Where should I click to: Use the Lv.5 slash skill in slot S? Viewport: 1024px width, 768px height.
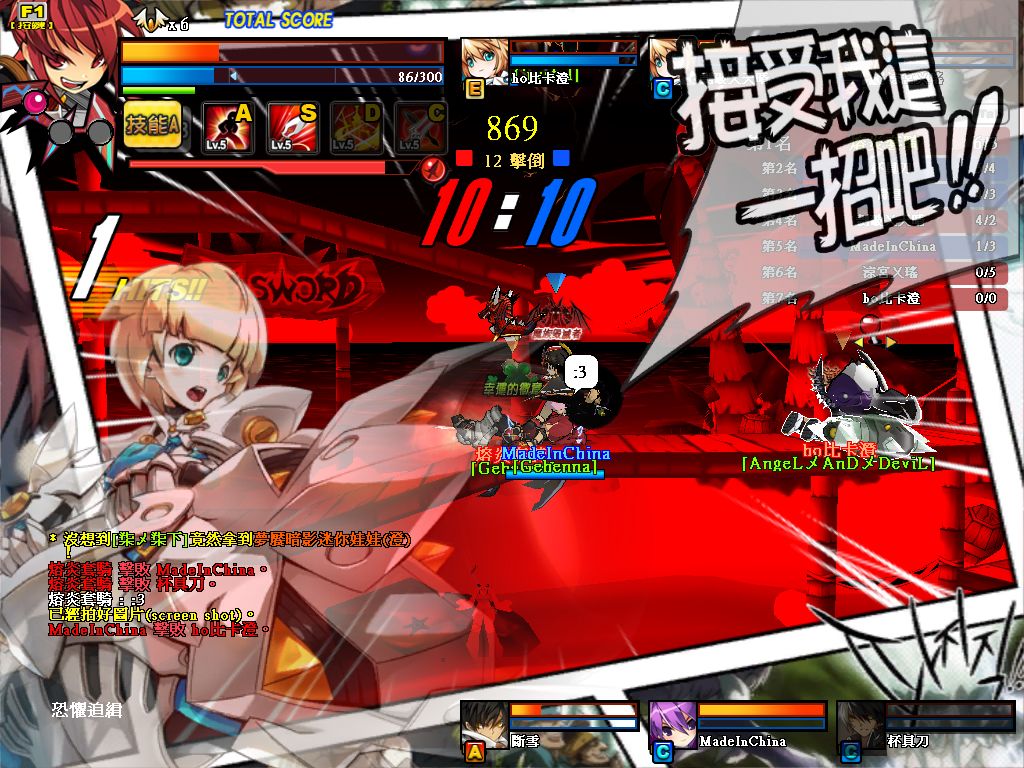293,127
